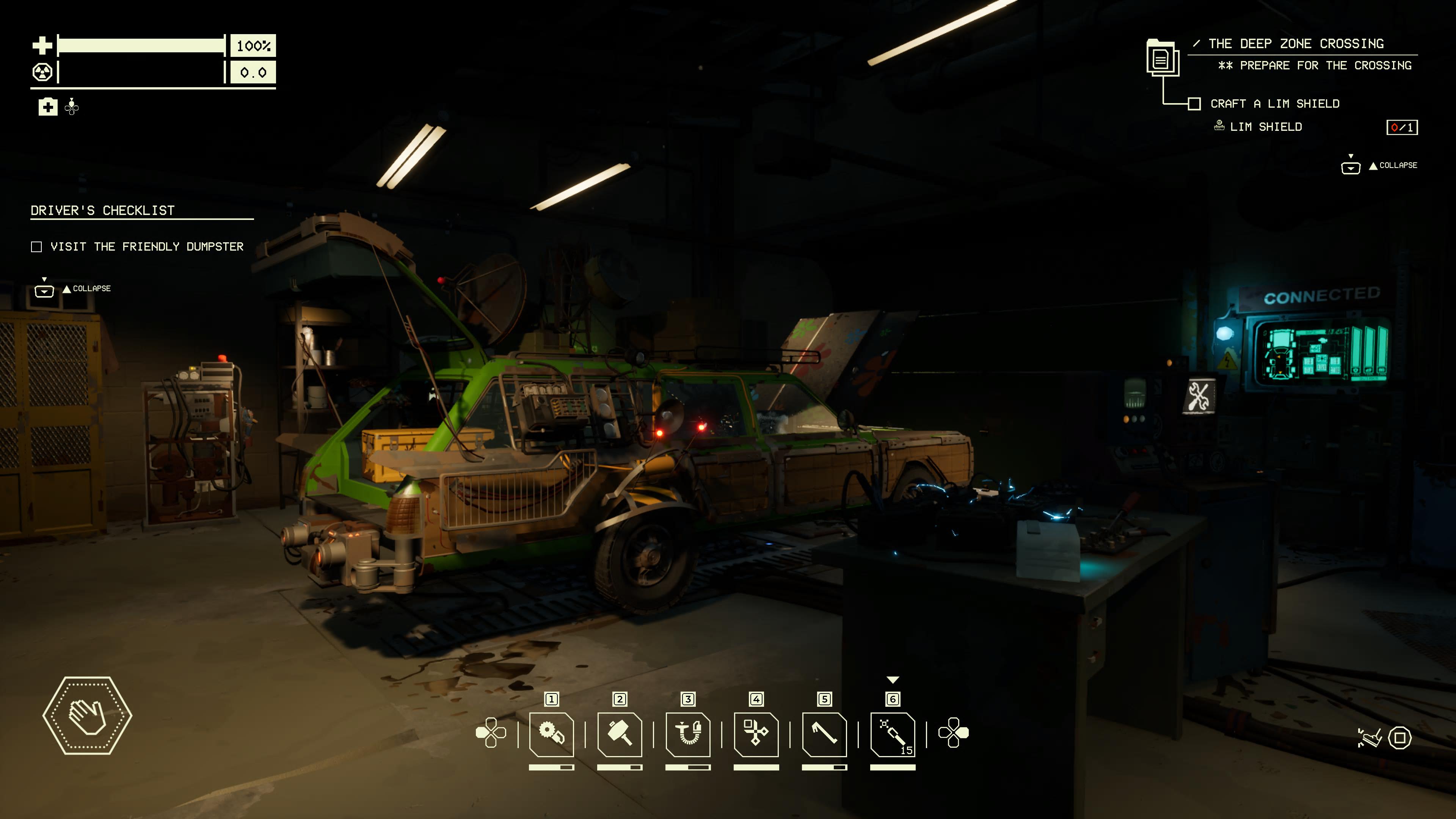This screenshot has height=819, width=1456.
Task: Use the medkit icon under the health bar
Action: coord(48,107)
